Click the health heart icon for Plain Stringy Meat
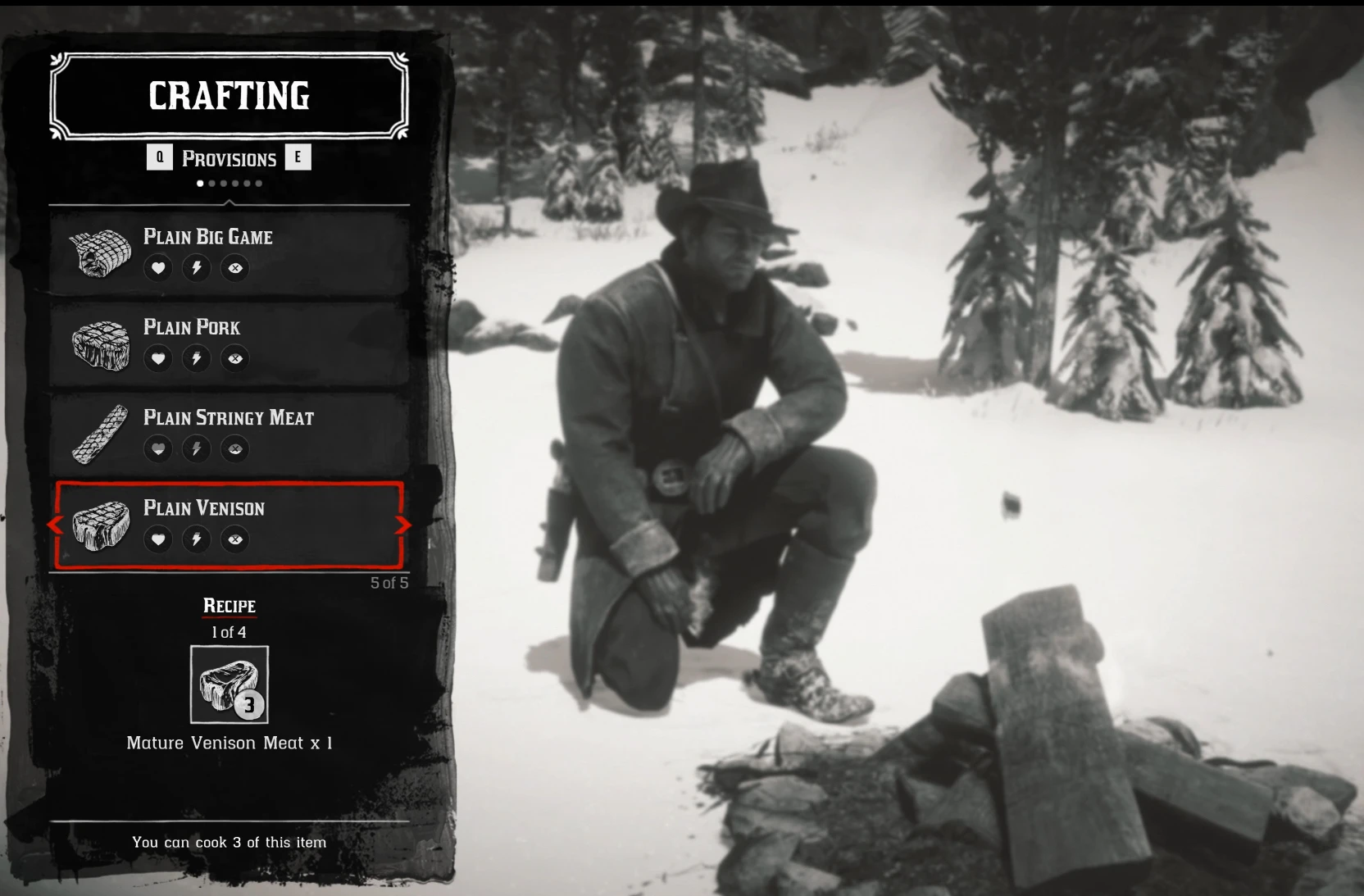This screenshot has width=1364, height=896. (x=158, y=449)
